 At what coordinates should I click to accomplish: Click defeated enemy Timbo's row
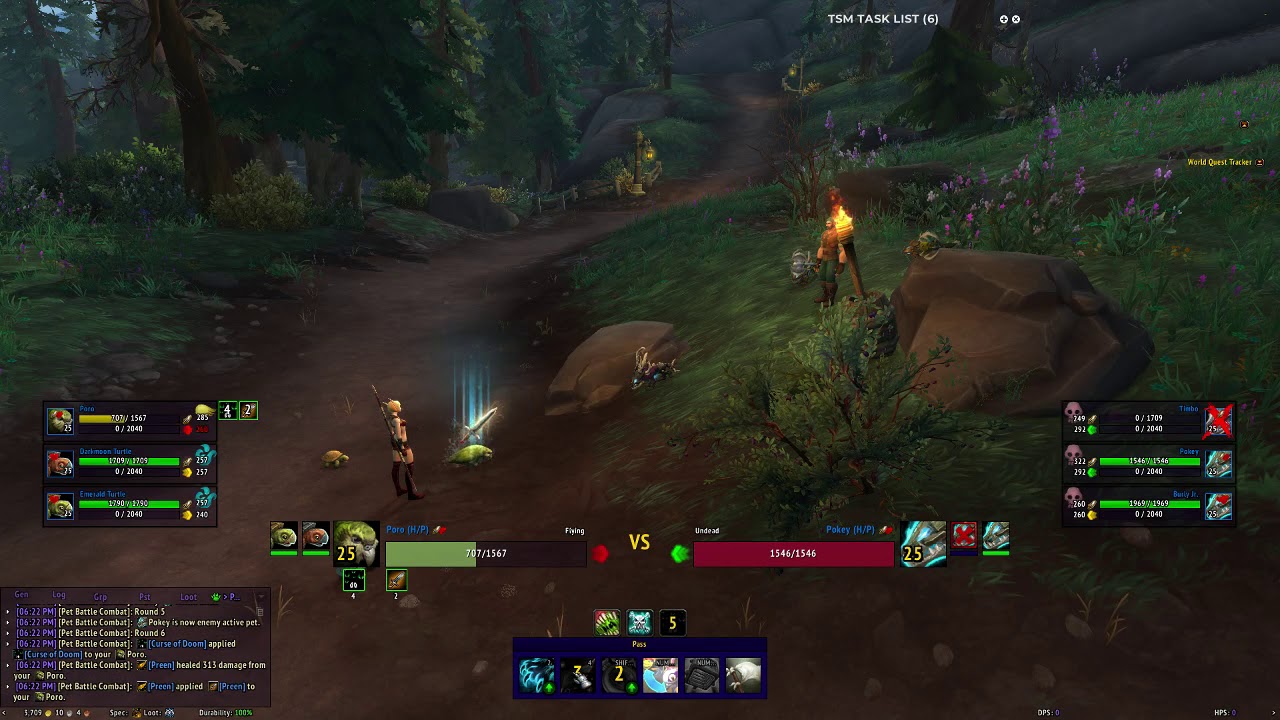click(1148, 419)
